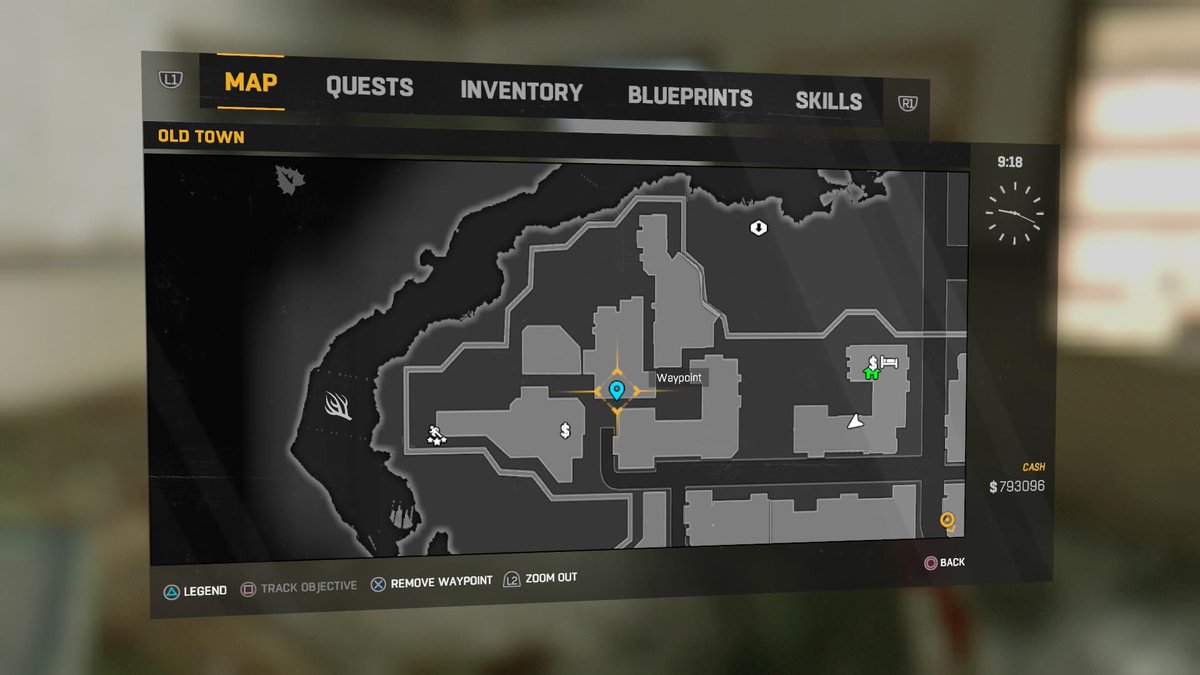Show the Blueprints tab

pos(690,97)
